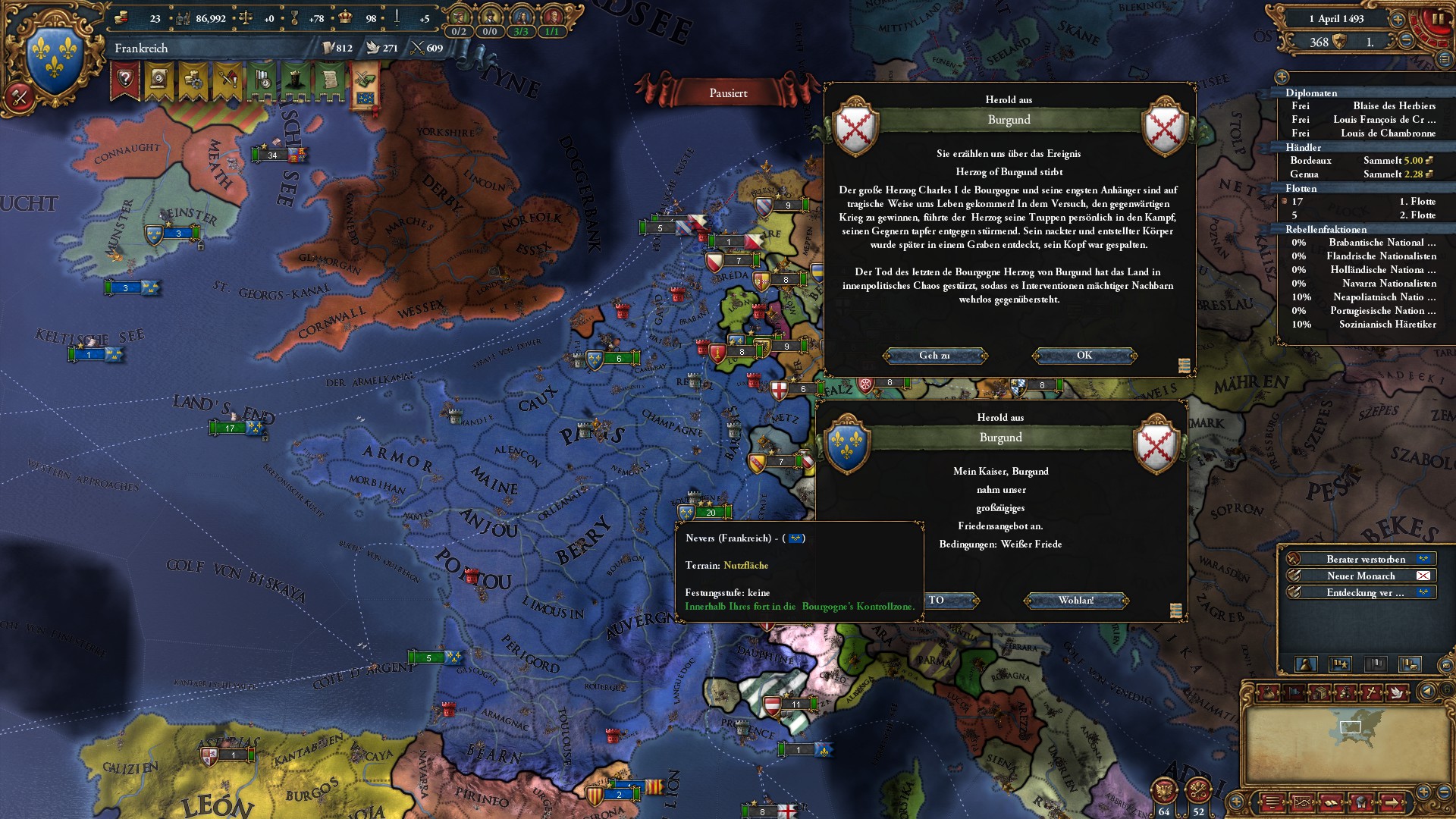
Task: Open the Holy Roman Empire eagle button
Action: [1163, 791]
